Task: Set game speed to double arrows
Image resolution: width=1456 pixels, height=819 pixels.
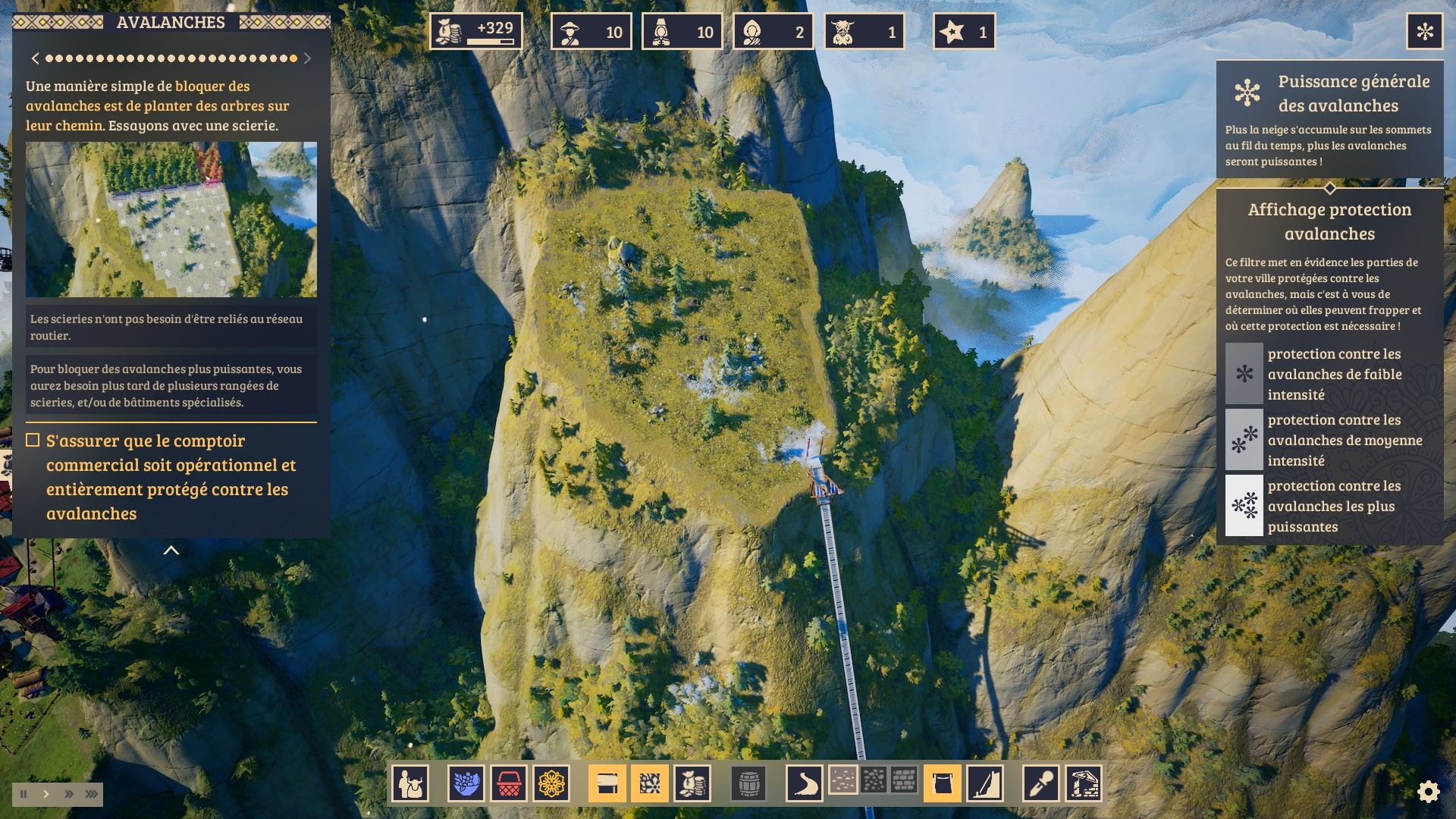Action: click(69, 794)
